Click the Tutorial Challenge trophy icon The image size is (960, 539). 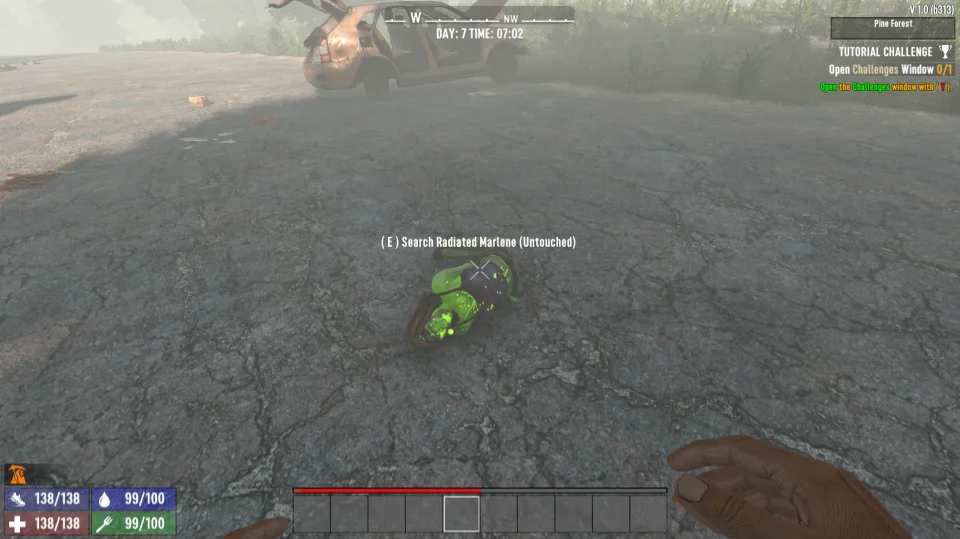click(x=946, y=52)
